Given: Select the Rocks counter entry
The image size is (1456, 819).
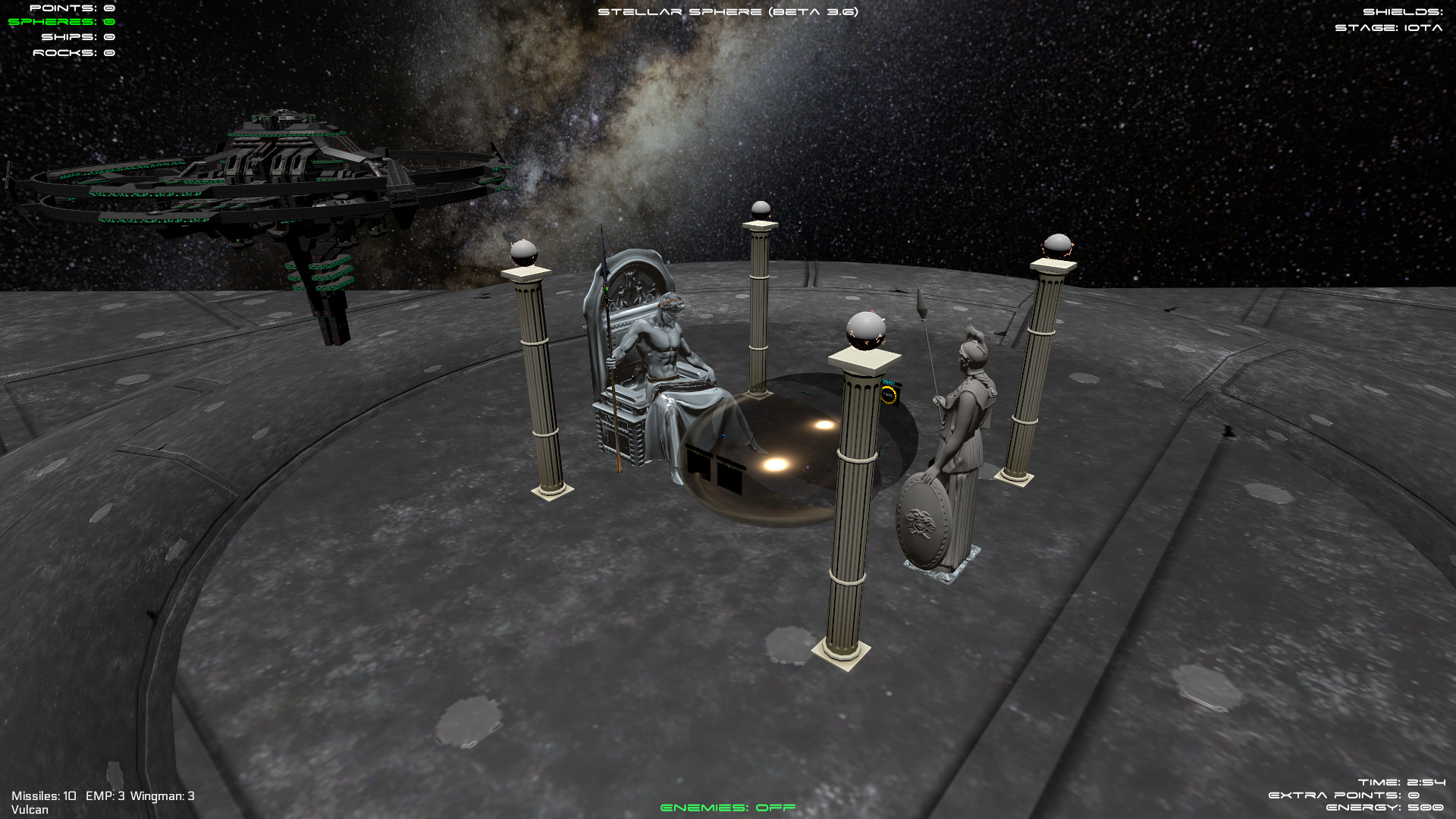Looking at the screenshot, I should 74,53.
